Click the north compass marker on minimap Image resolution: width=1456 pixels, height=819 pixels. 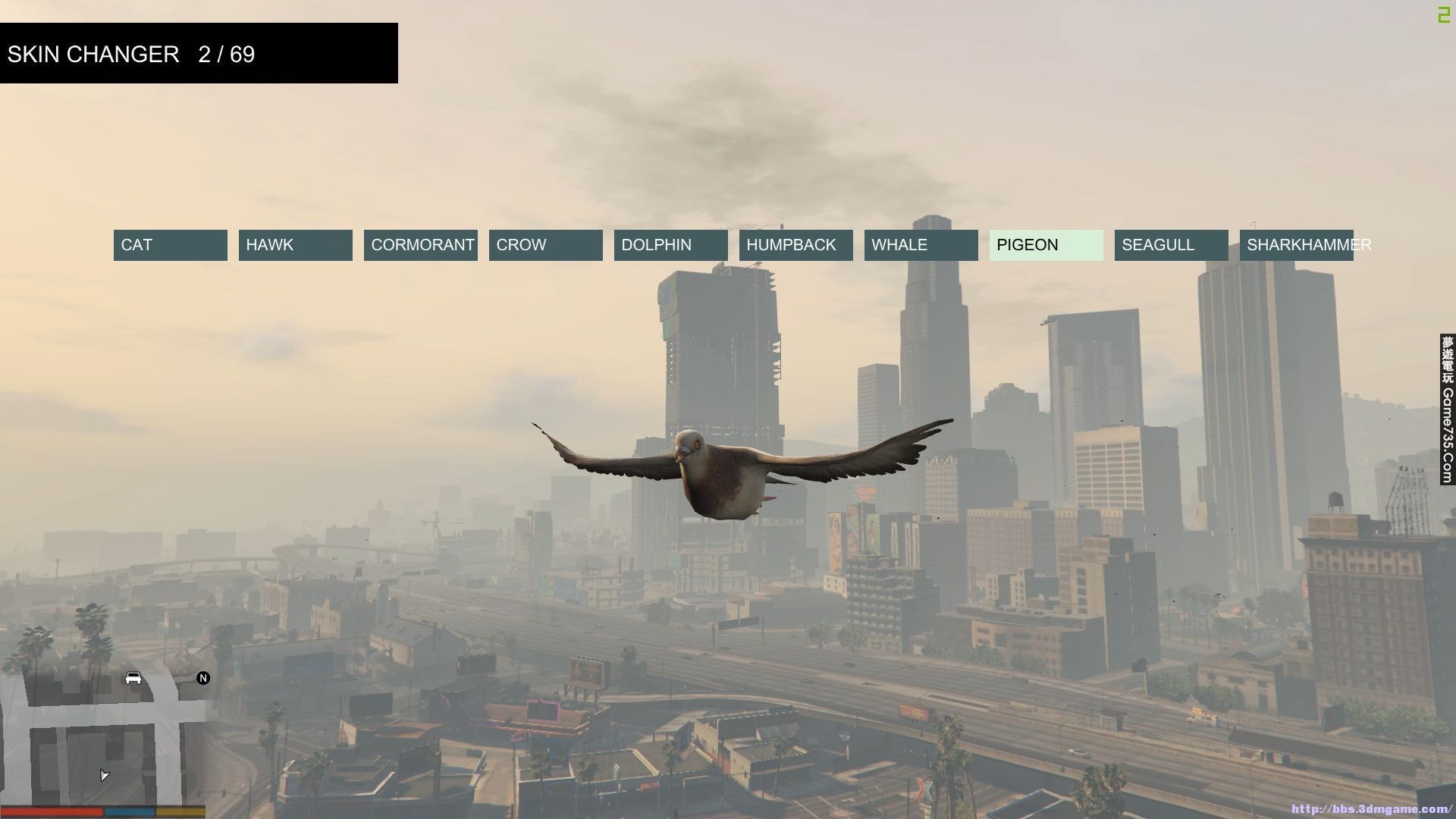[x=203, y=678]
